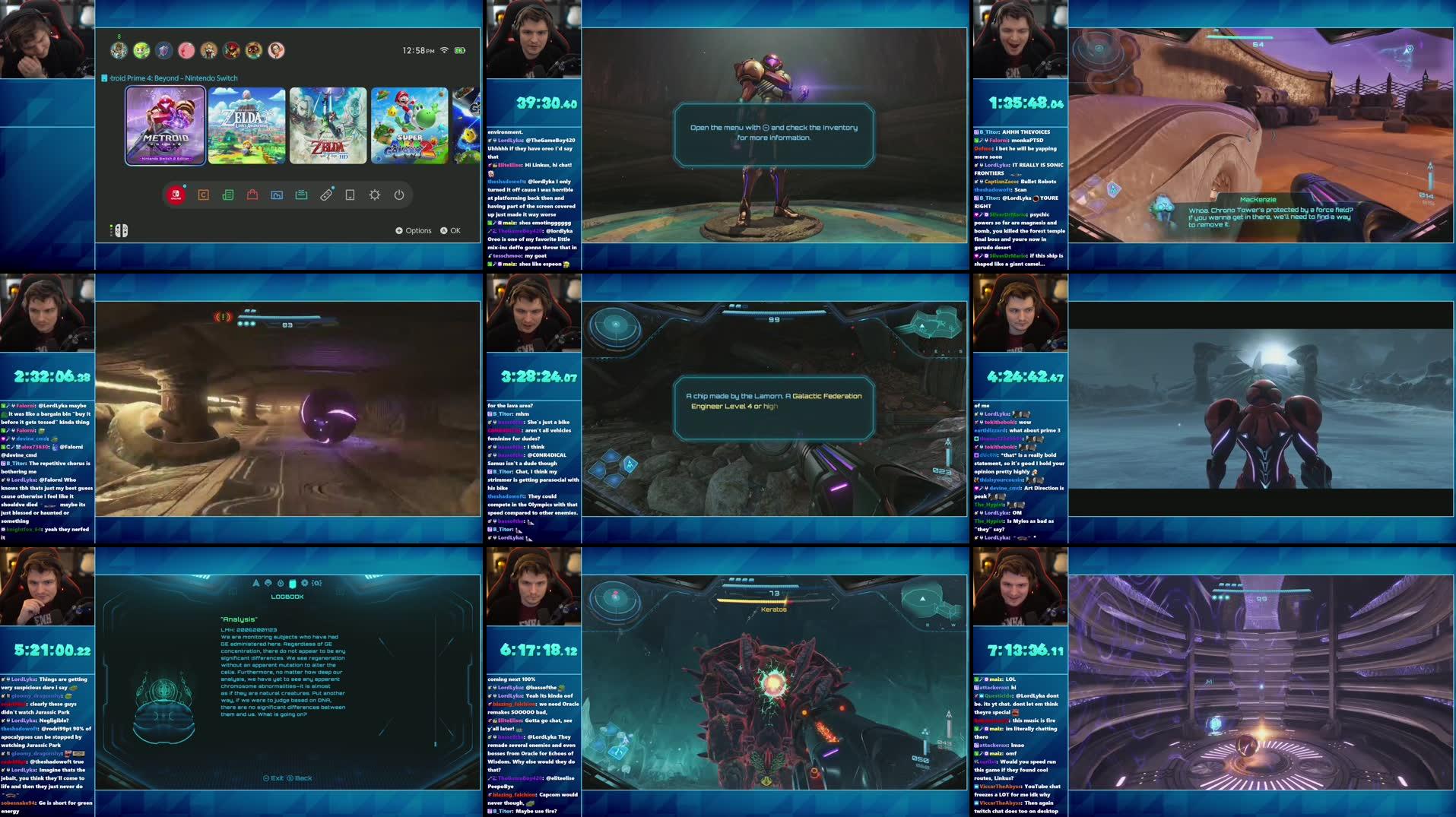1456x817 pixels.
Task: Launch the Metroid Prime 4: Beyond game tile
Action: click(165, 124)
